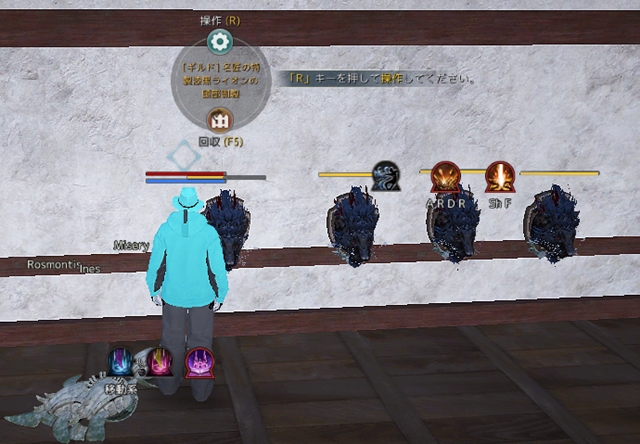Click the orange flame buff icon
Viewport: 640px width, 444px height.
click(499, 177)
